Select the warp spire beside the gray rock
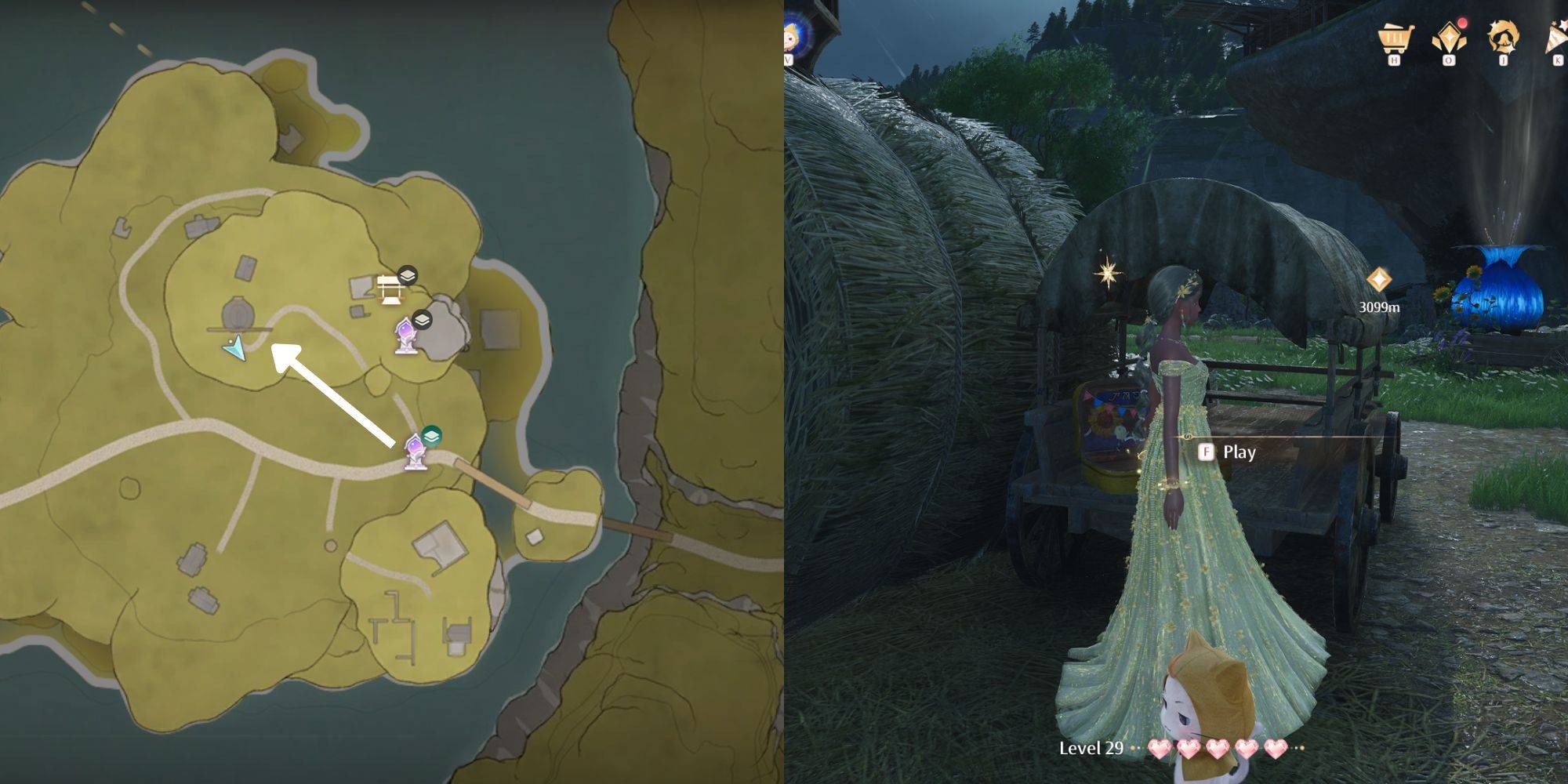 405,336
